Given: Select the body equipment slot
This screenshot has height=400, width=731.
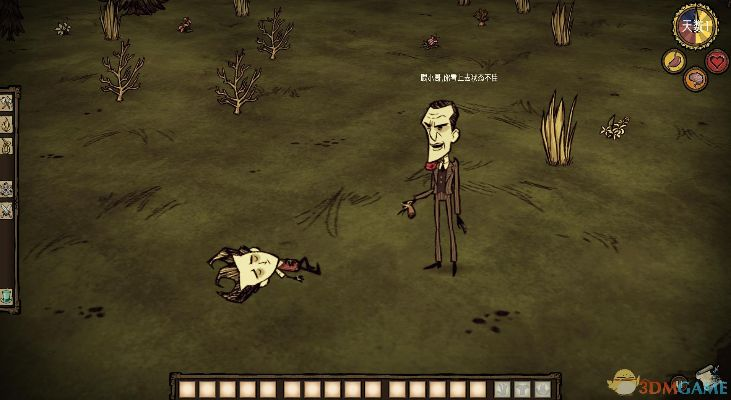Looking at the screenshot, I should pos(522,387).
